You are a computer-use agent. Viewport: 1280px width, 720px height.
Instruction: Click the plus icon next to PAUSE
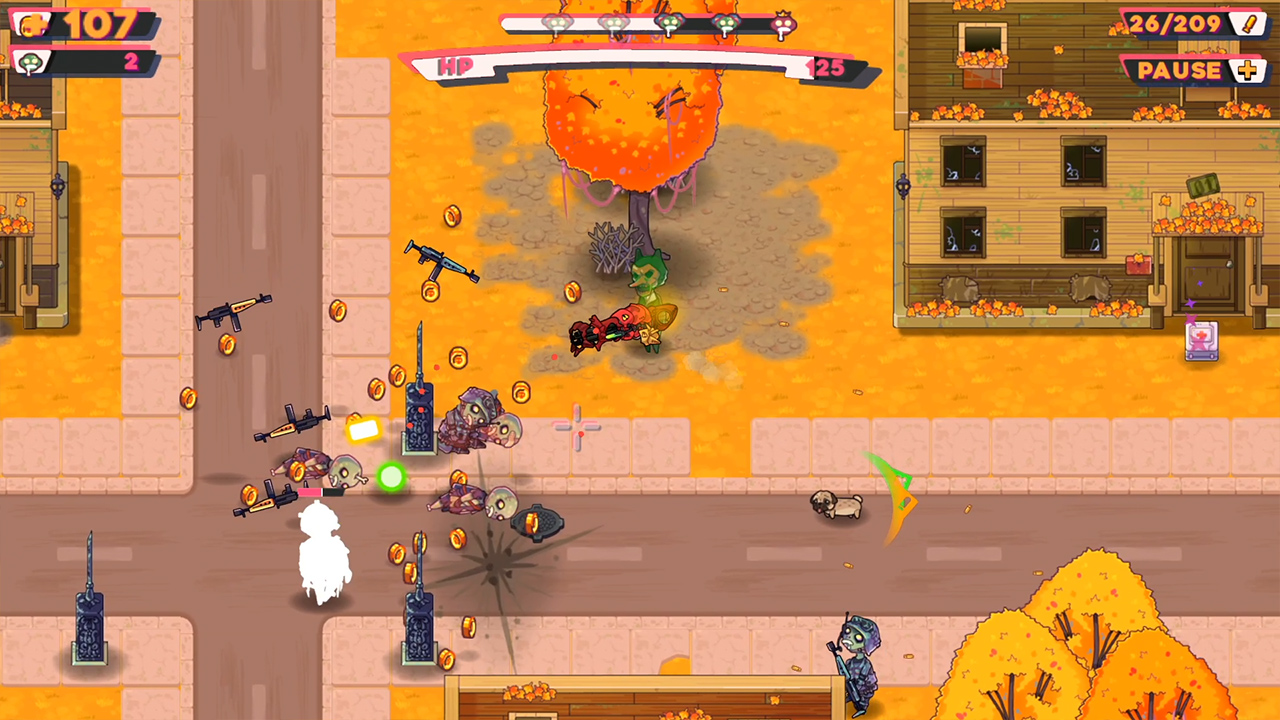pyautogui.click(x=1245, y=70)
